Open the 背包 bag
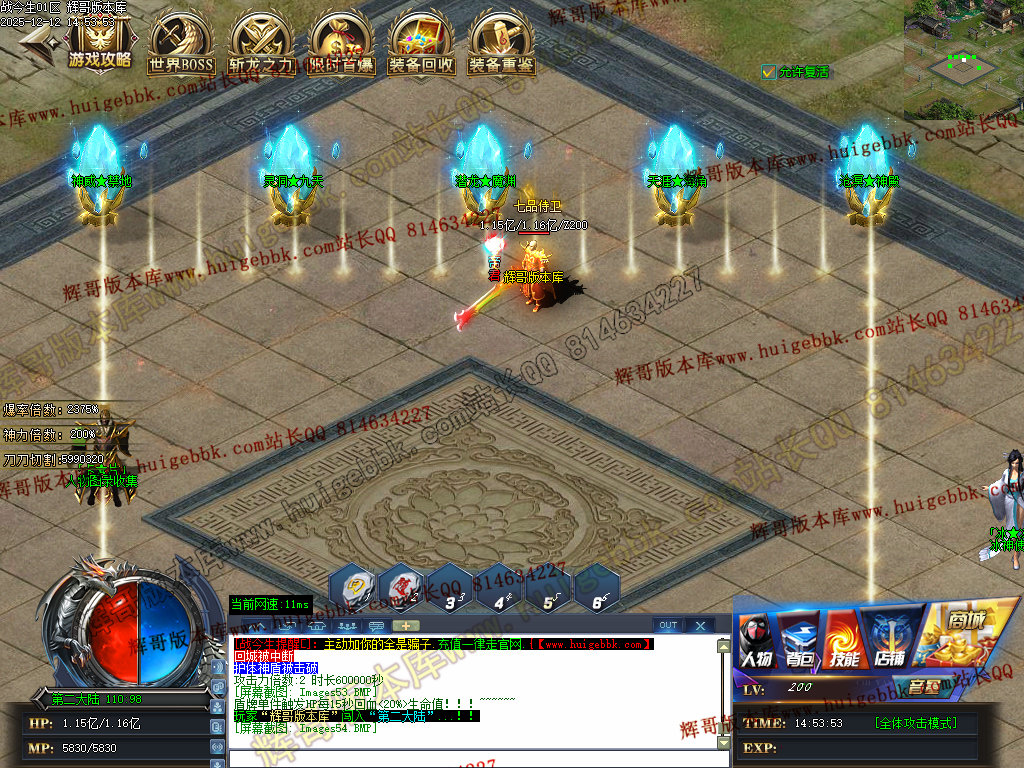The height and width of the screenshot is (768, 1024). (799, 642)
